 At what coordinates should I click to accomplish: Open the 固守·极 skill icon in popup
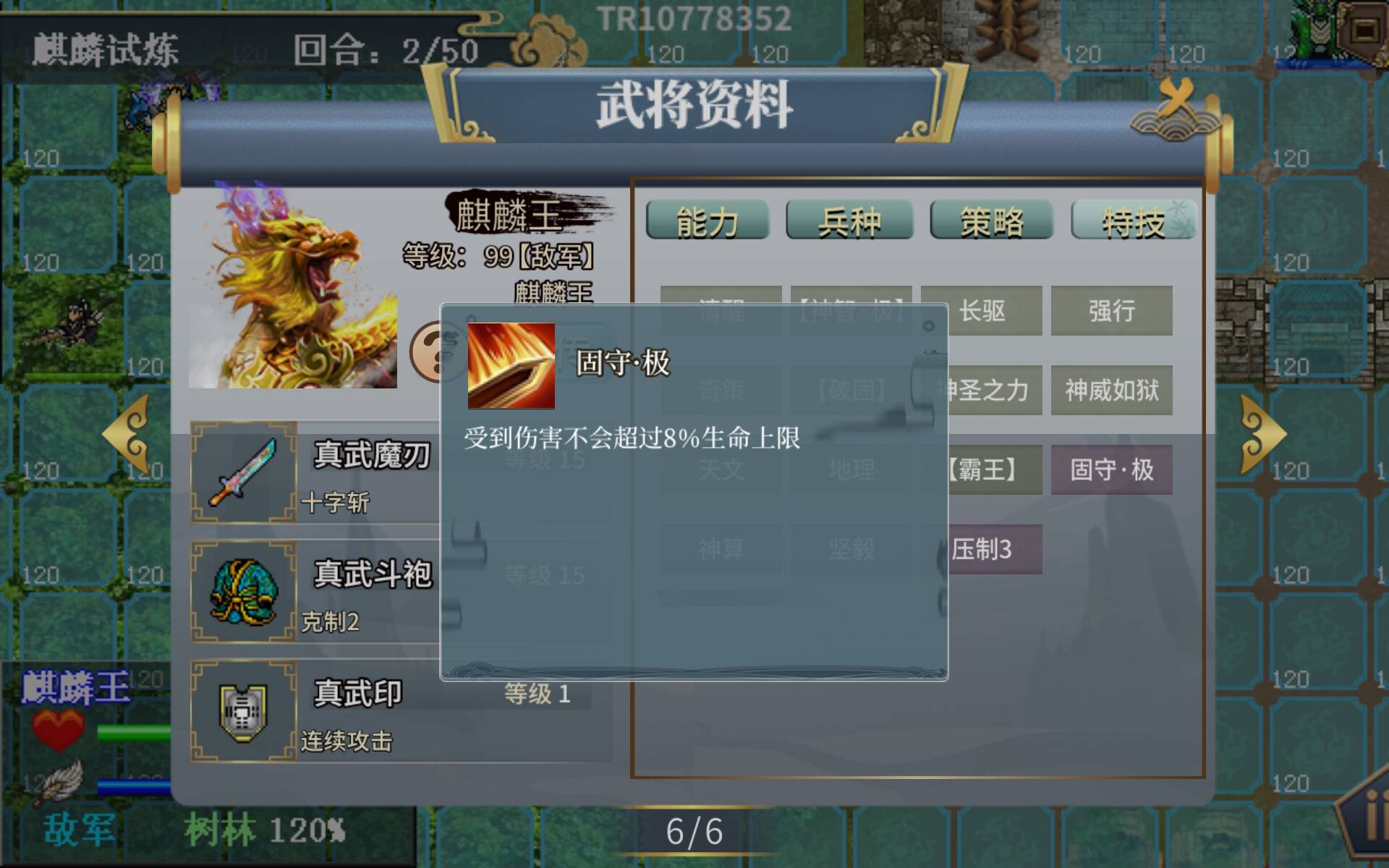coord(511,363)
